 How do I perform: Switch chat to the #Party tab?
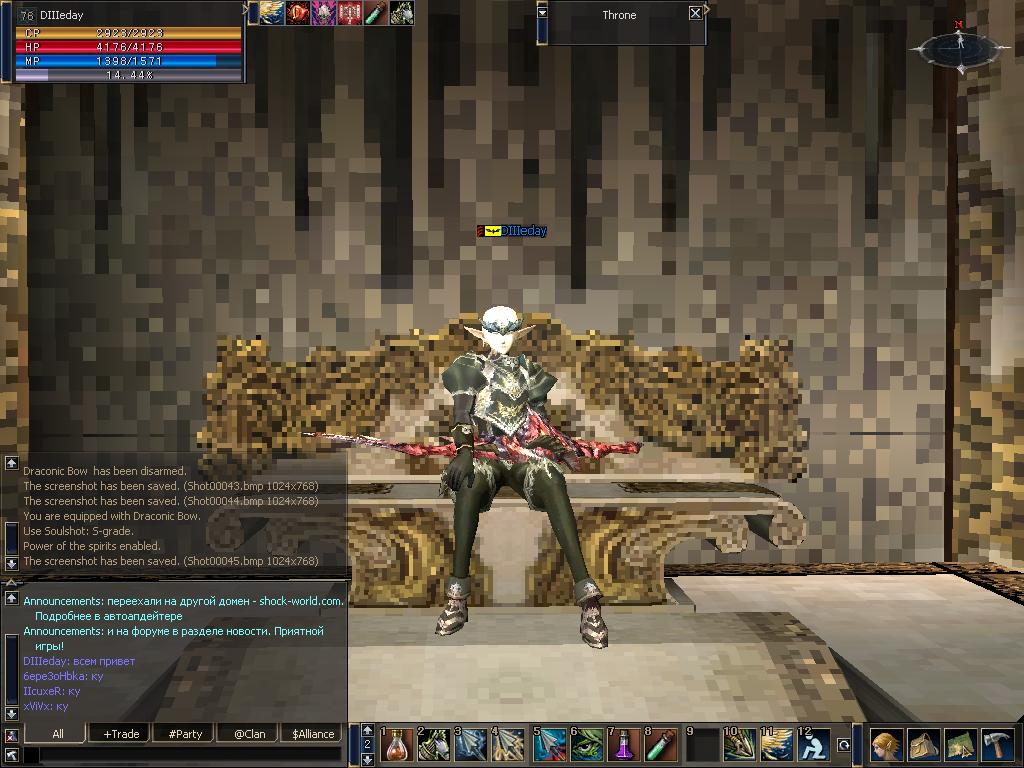coord(185,733)
